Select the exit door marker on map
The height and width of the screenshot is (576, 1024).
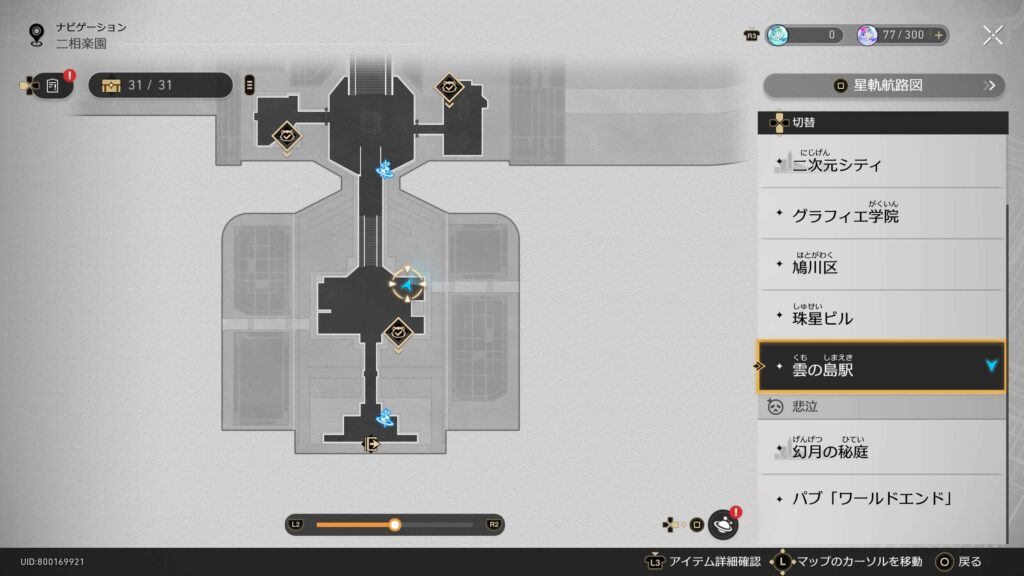(372, 444)
